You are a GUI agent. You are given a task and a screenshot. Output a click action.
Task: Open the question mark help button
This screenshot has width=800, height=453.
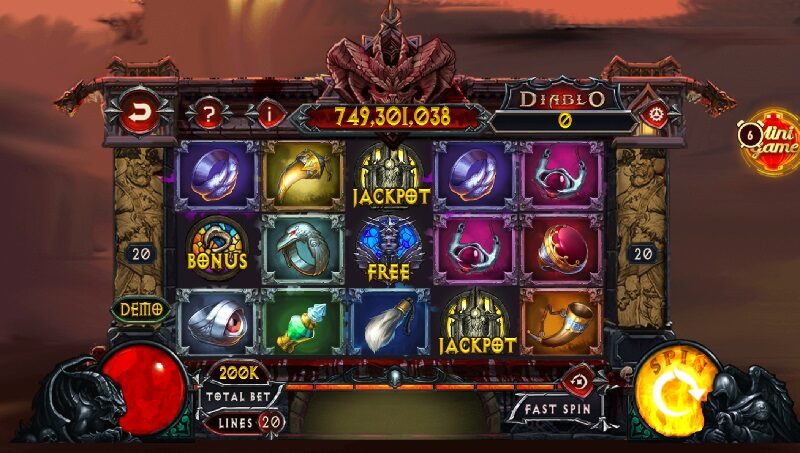[208, 112]
